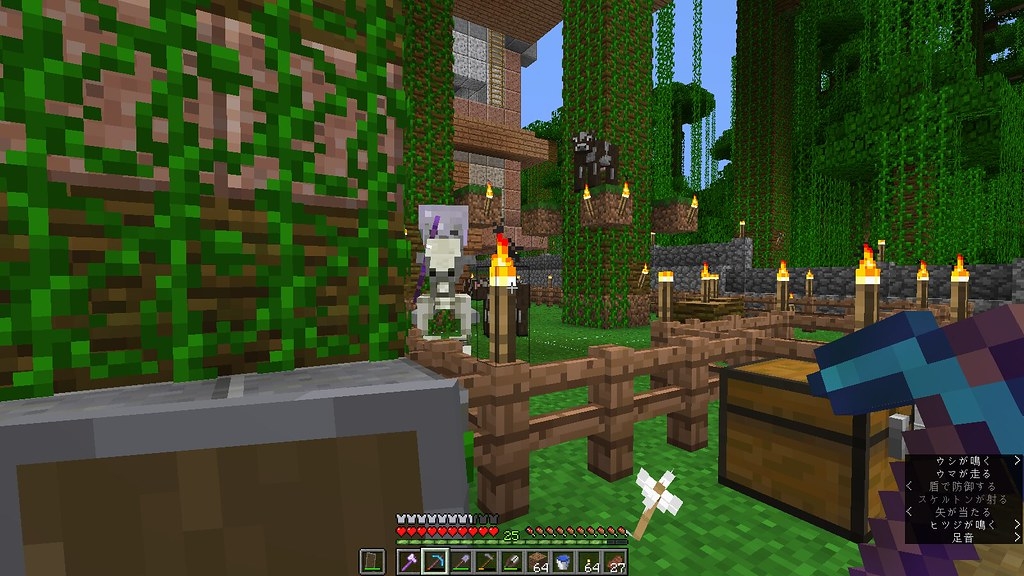1024x576 pixels.
Task: Select the enchanted shovel slot
Action: pyautogui.click(x=461, y=561)
